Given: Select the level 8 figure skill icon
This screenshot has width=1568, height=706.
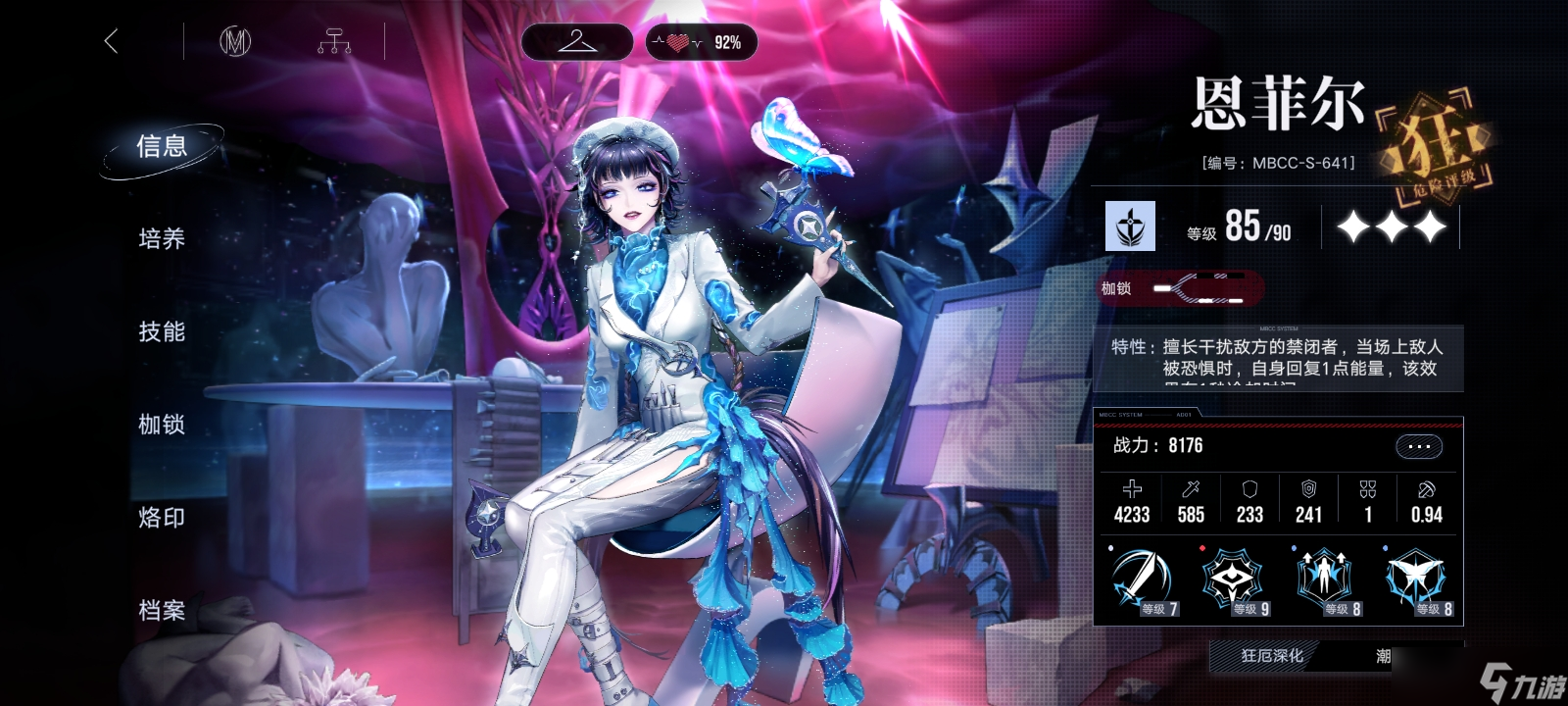Looking at the screenshot, I should [1324, 580].
